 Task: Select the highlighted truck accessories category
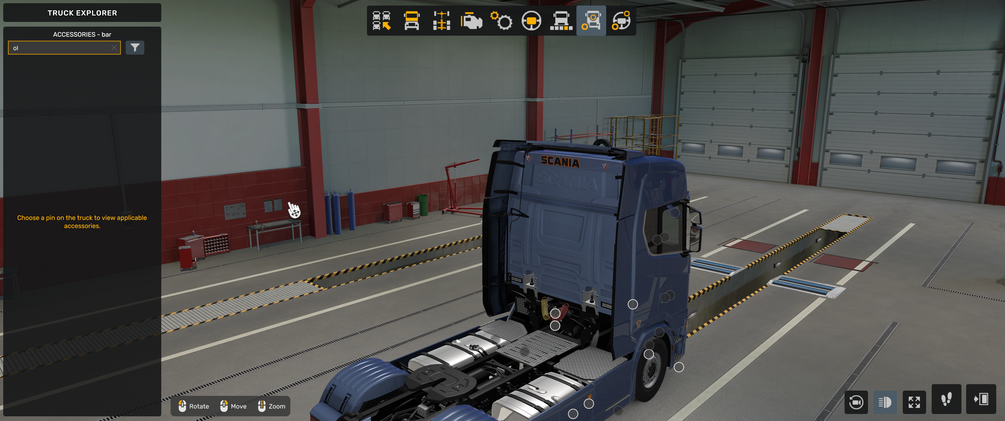coord(591,21)
